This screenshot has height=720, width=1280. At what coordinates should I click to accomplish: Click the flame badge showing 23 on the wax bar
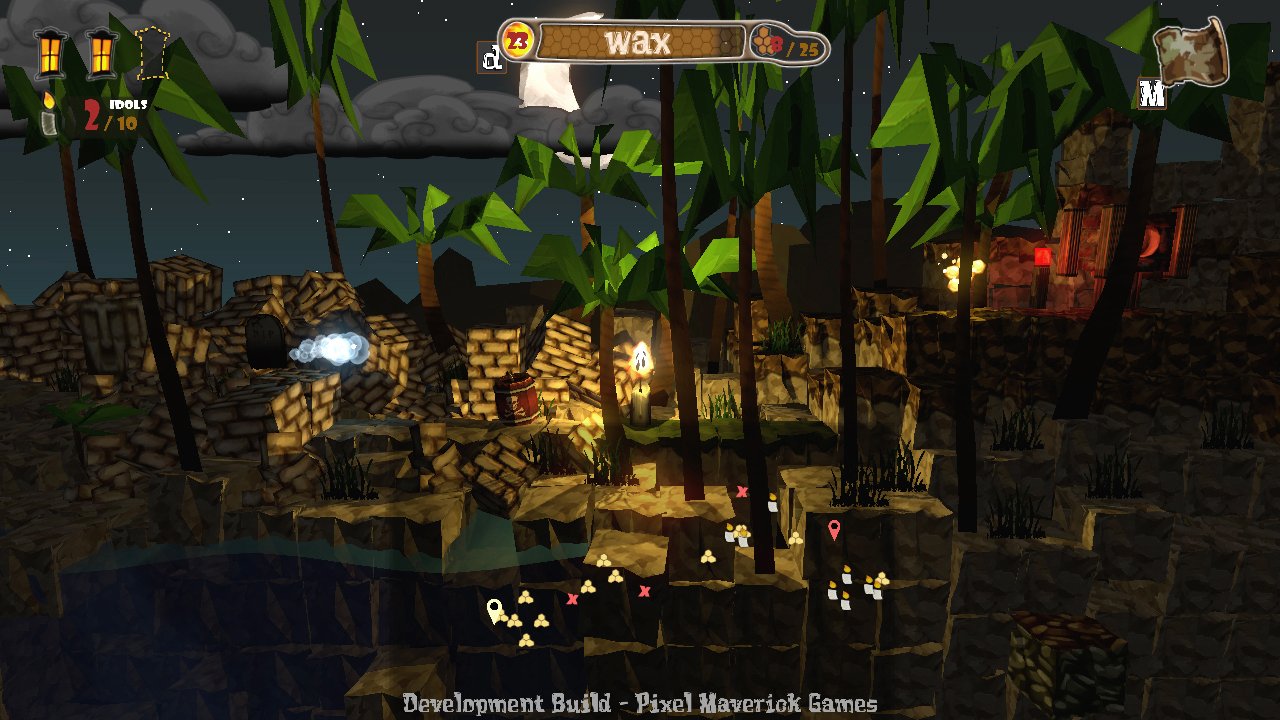[x=516, y=40]
